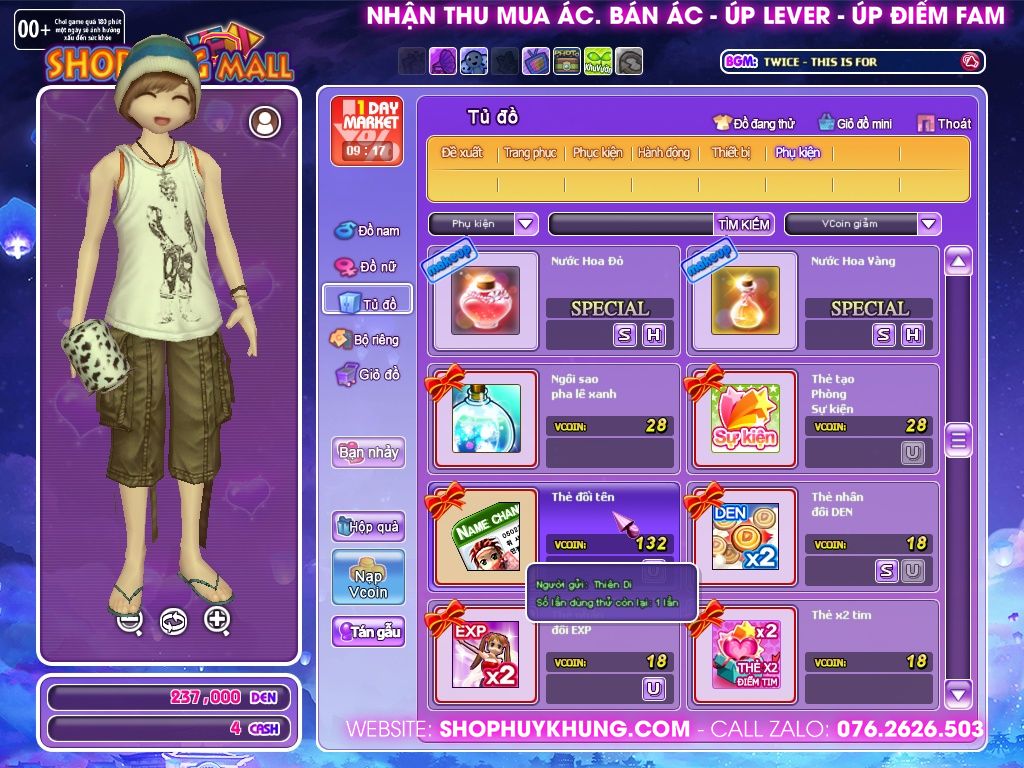Image resolution: width=1024 pixels, height=768 pixels.
Task: Click the Bạn nhảy button
Action: click(368, 452)
